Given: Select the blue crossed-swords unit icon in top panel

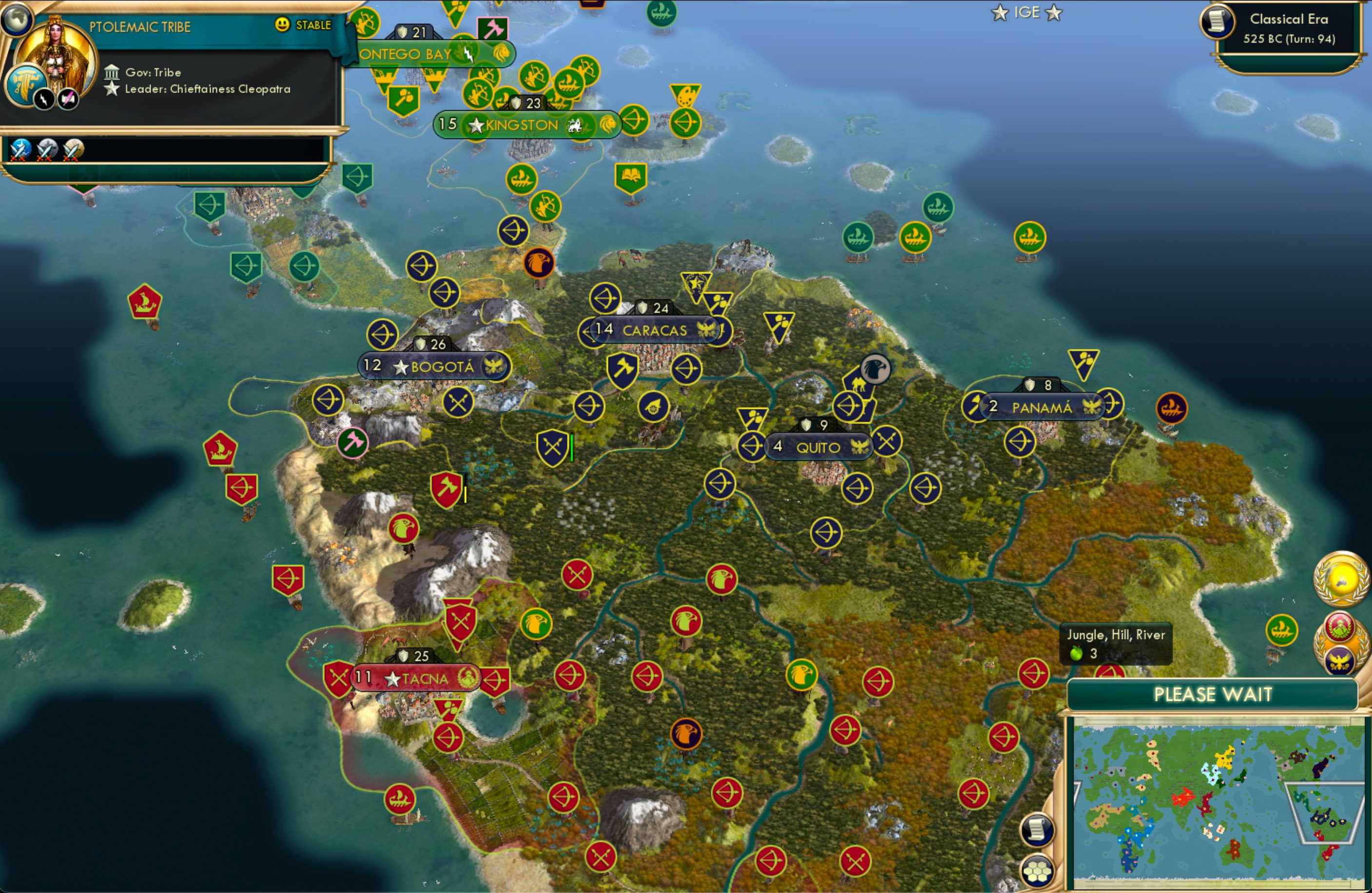Looking at the screenshot, I should pyautogui.click(x=19, y=151).
